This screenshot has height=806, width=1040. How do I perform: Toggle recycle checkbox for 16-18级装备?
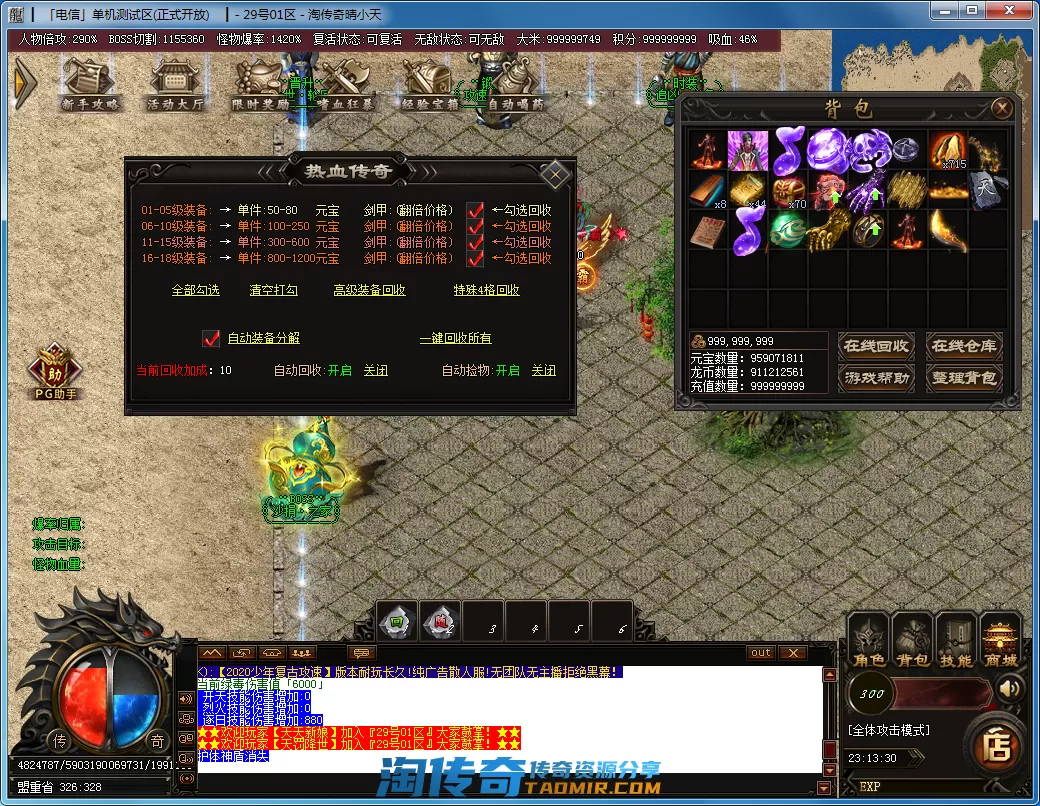point(475,258)
